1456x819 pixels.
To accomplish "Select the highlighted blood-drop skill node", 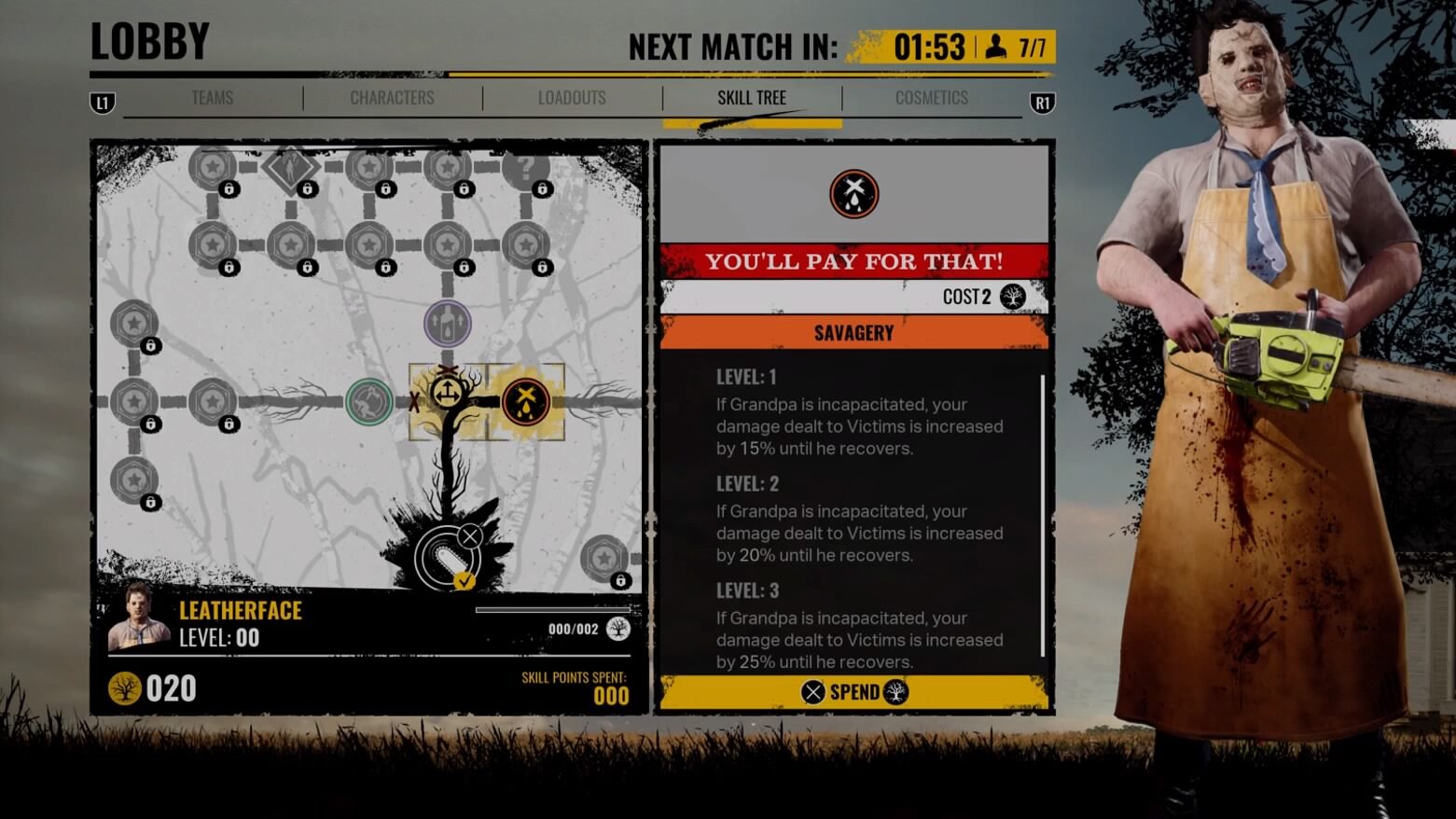I will (x=525, y=401).
